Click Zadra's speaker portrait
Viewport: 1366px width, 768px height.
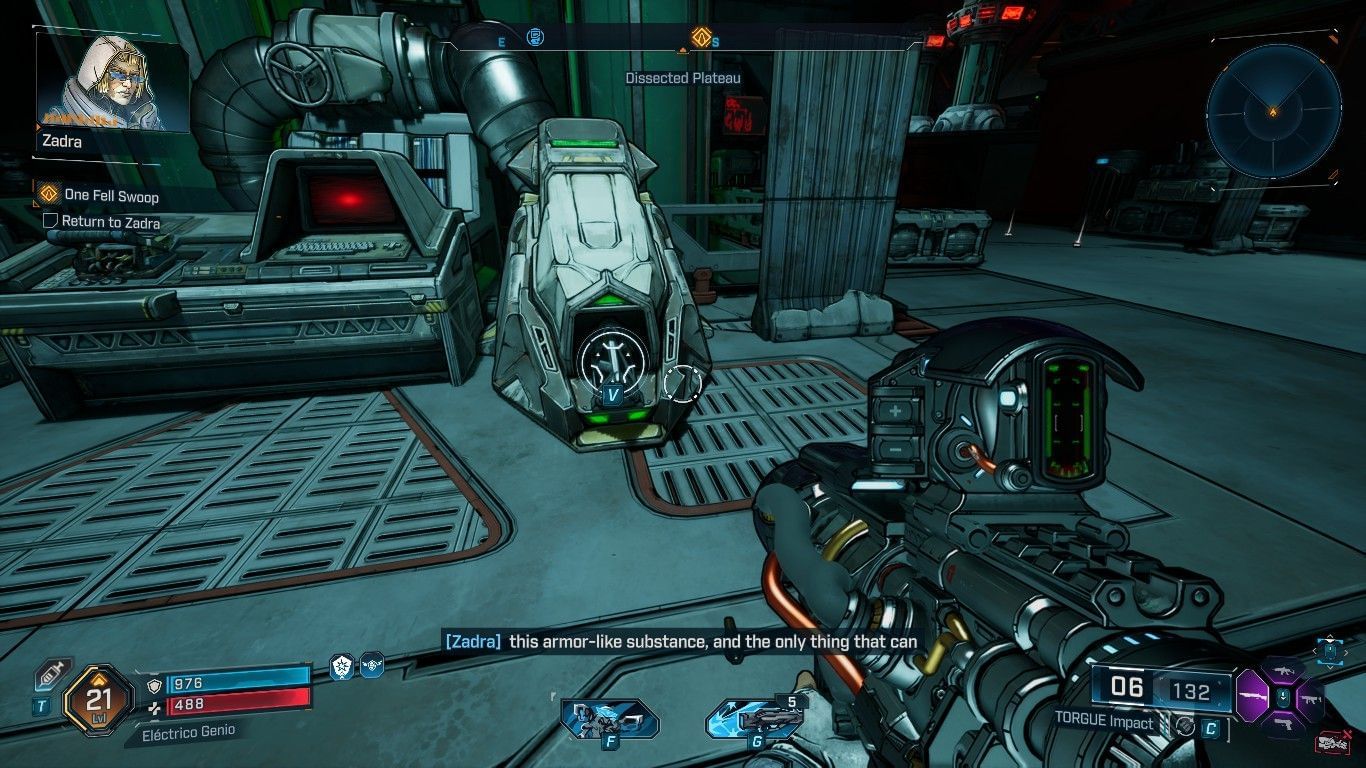pyautogui.click(x=112, y=82)
